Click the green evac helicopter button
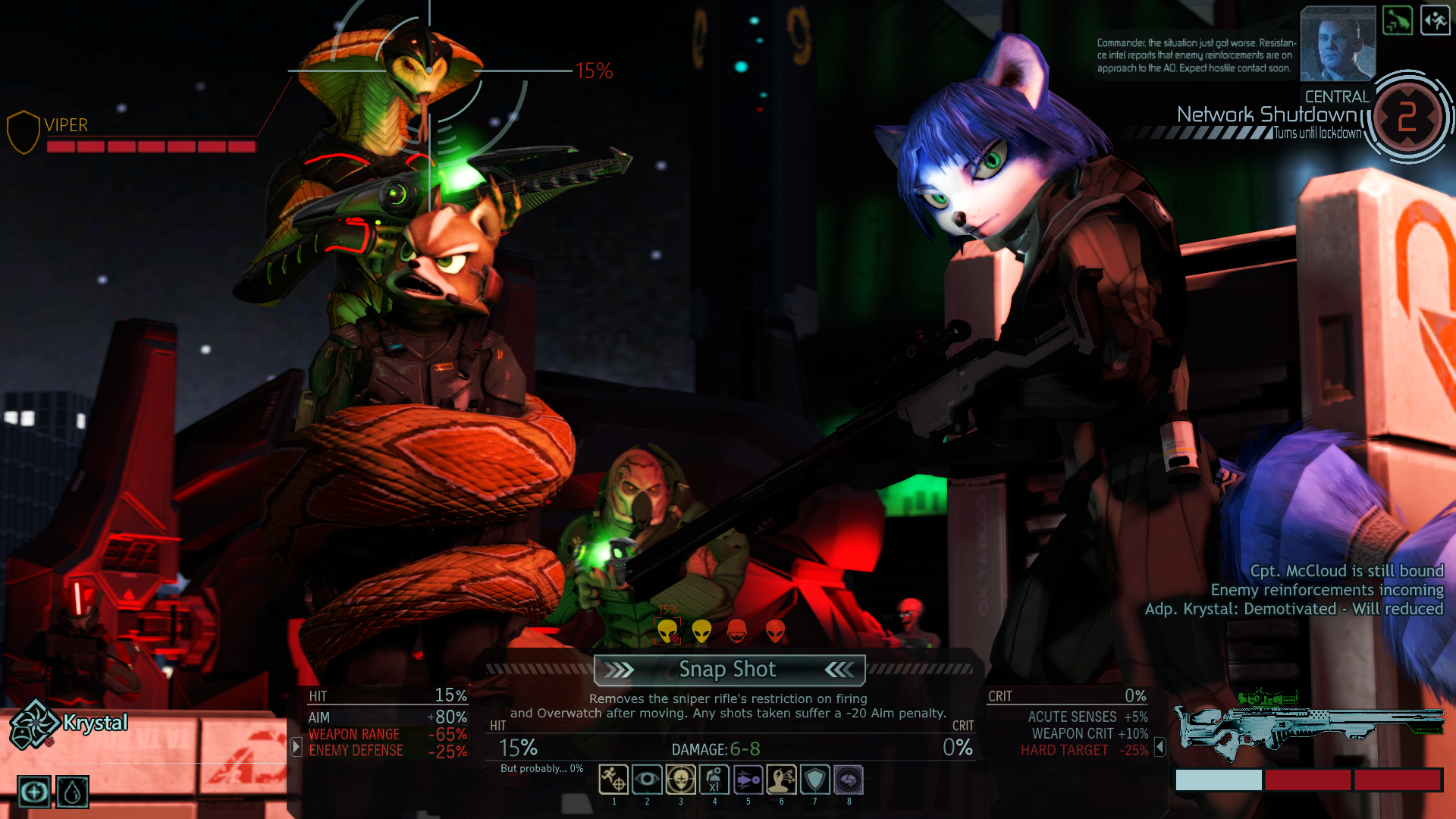 click(x=1397, y=20)
